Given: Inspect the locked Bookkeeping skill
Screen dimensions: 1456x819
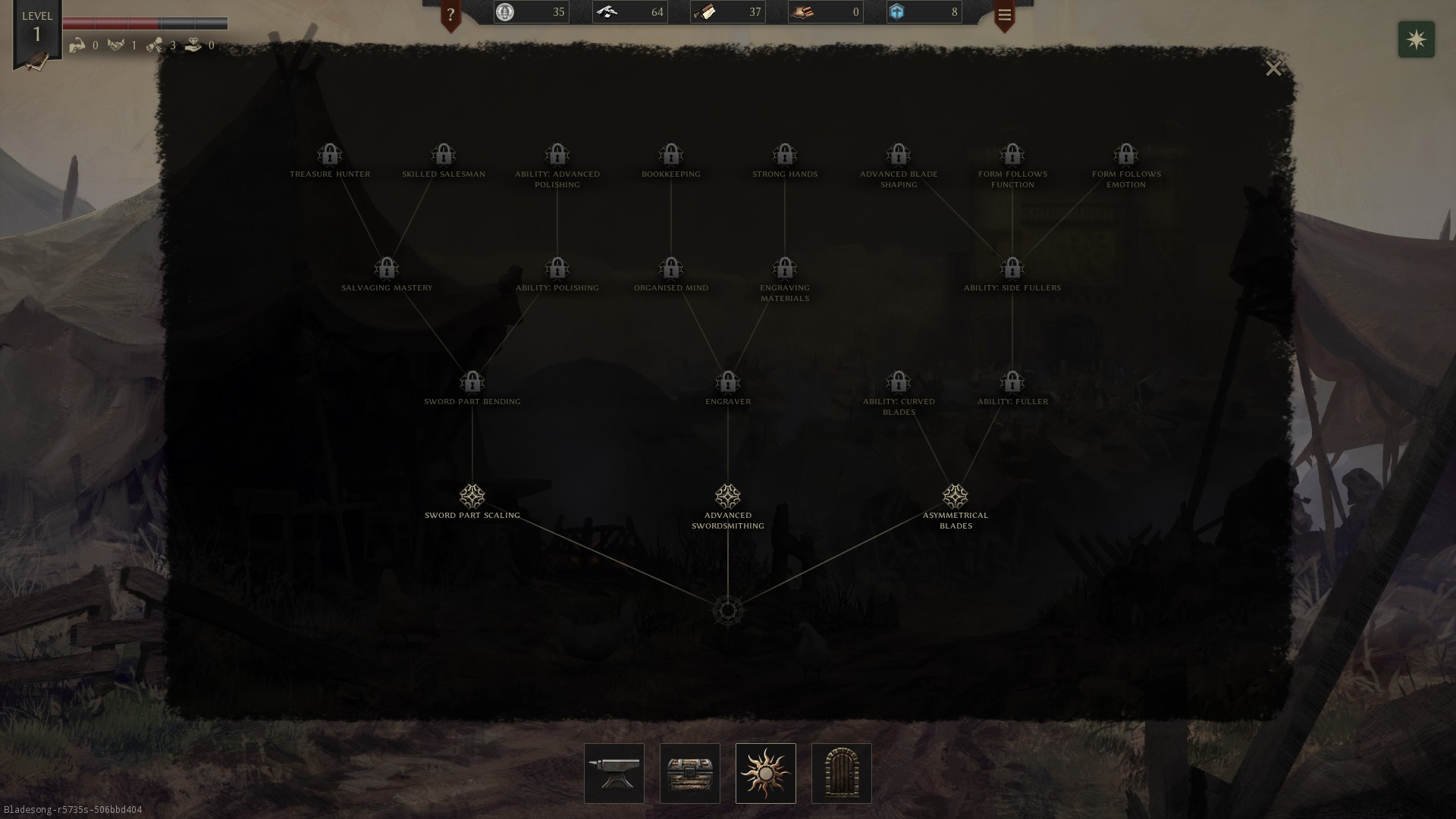Looking at the screenshot, I should (671, 155).
